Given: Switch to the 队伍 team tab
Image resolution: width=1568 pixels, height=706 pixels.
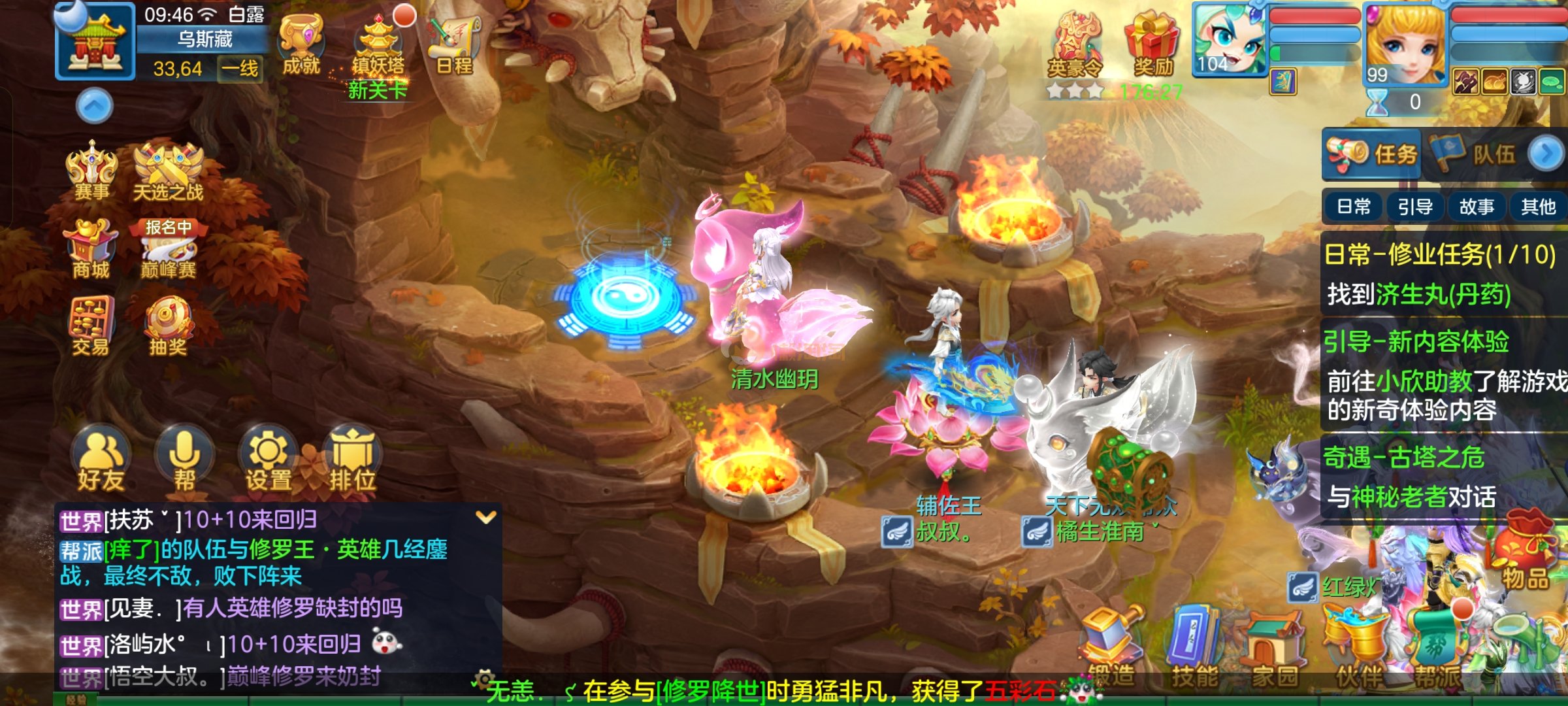Looking at the screenshot, I should click(x=1478, y=155).
